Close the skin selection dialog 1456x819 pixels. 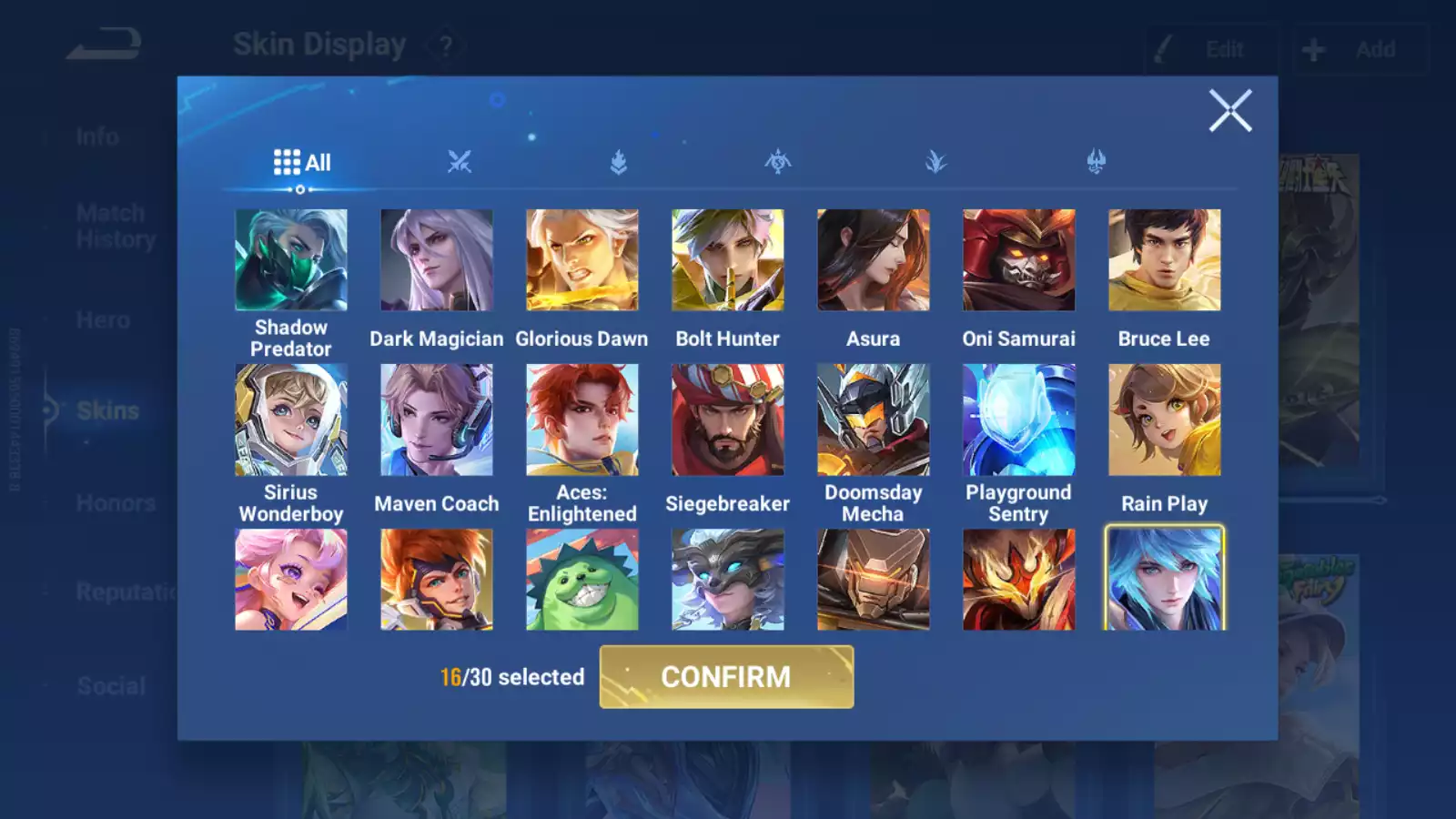tap(1229, 111)
